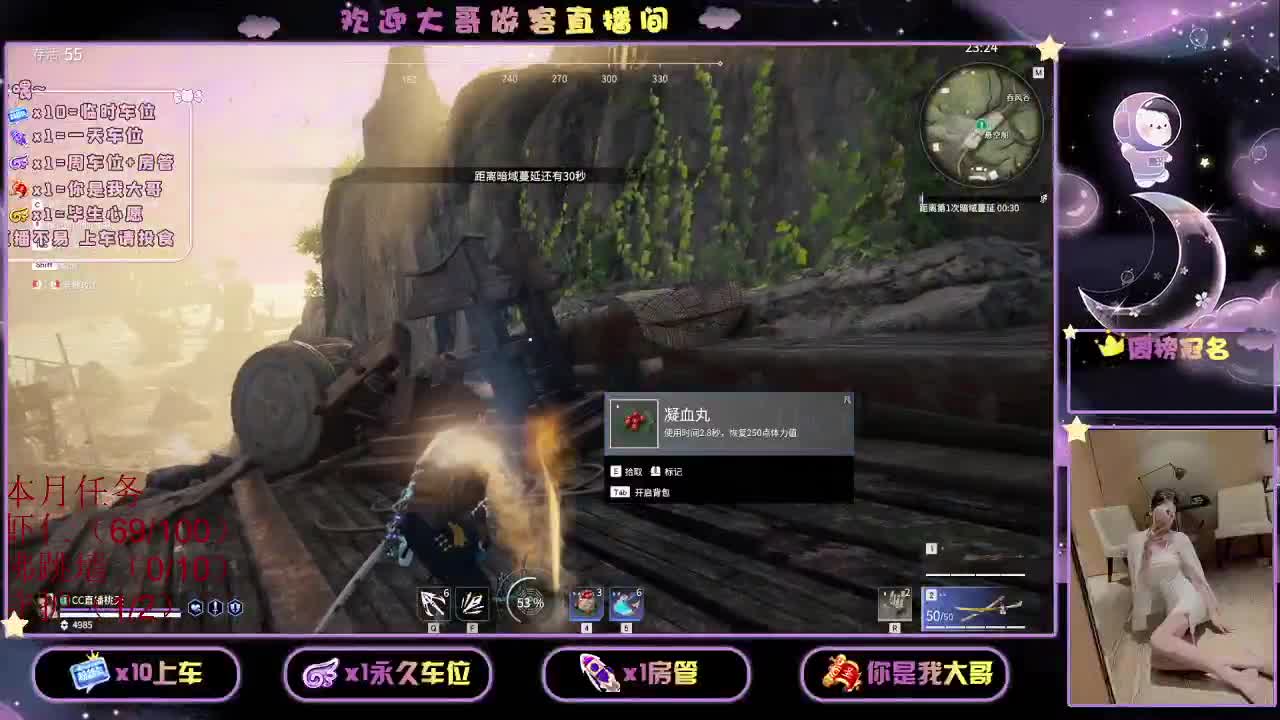Select the Q crossbow skill icon
This screenshot has width=1280, height=720.
(x=433, y=604)
